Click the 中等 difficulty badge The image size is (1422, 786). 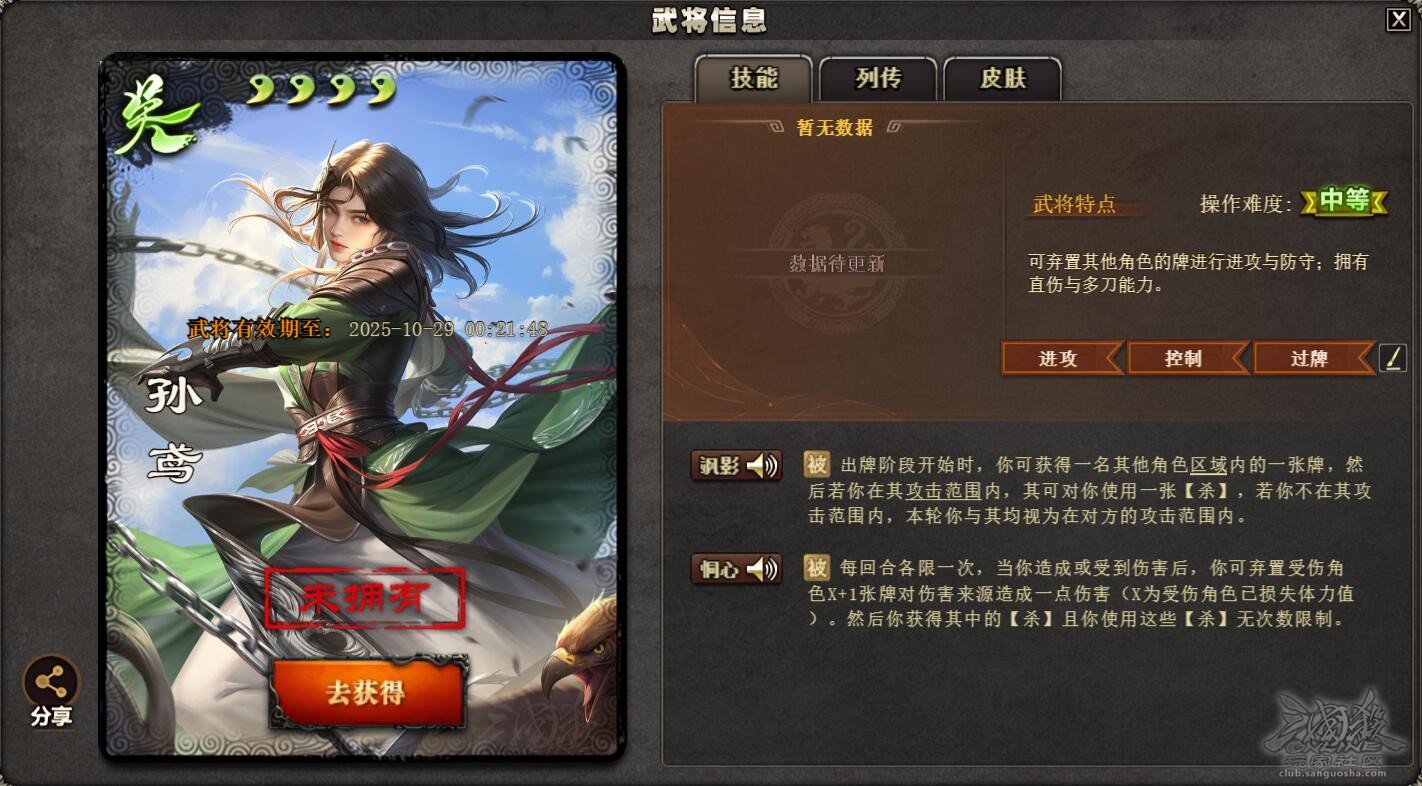pyautogui.click(x=1343, y=201)
